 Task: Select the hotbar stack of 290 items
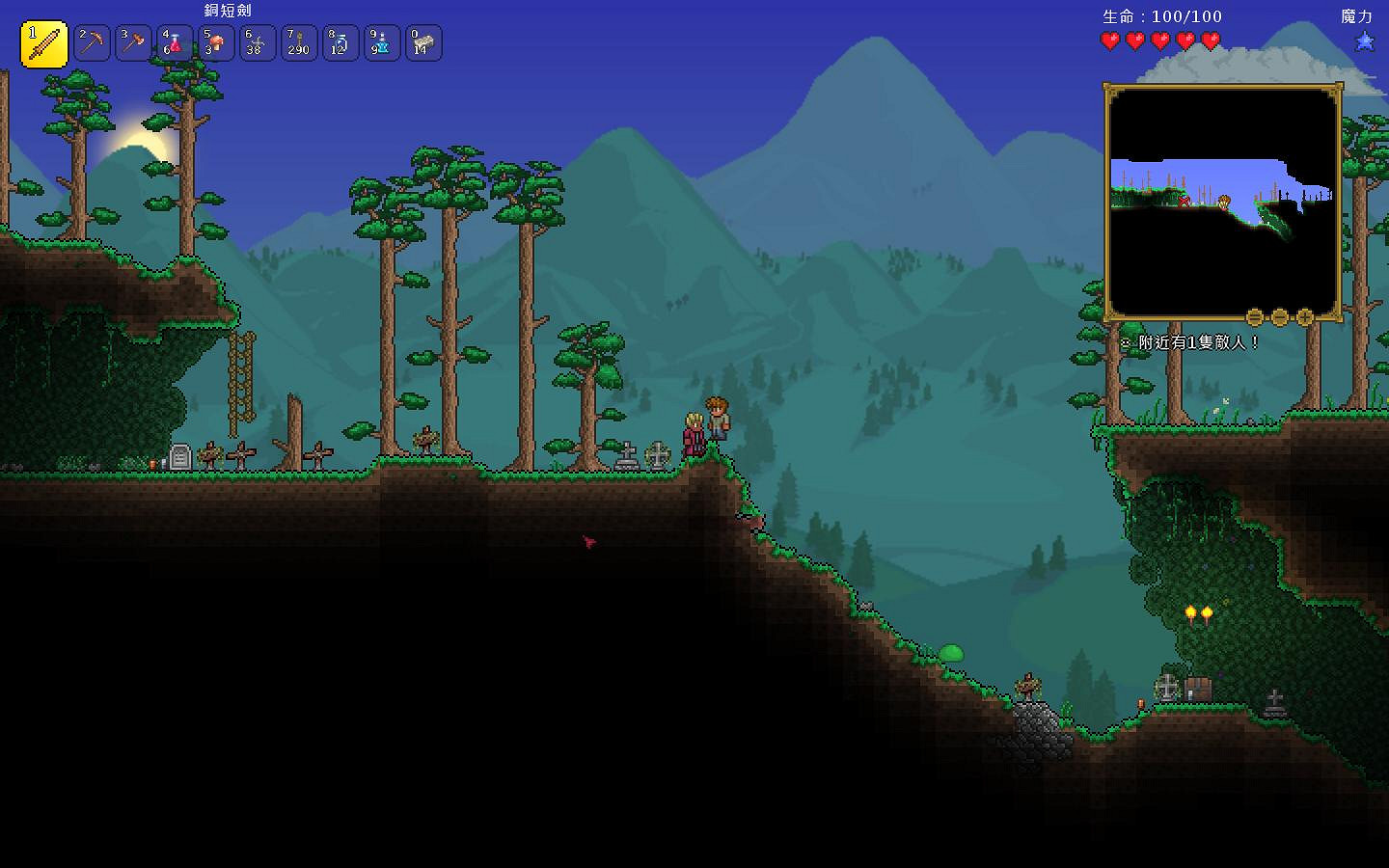(x=299, y=43)
